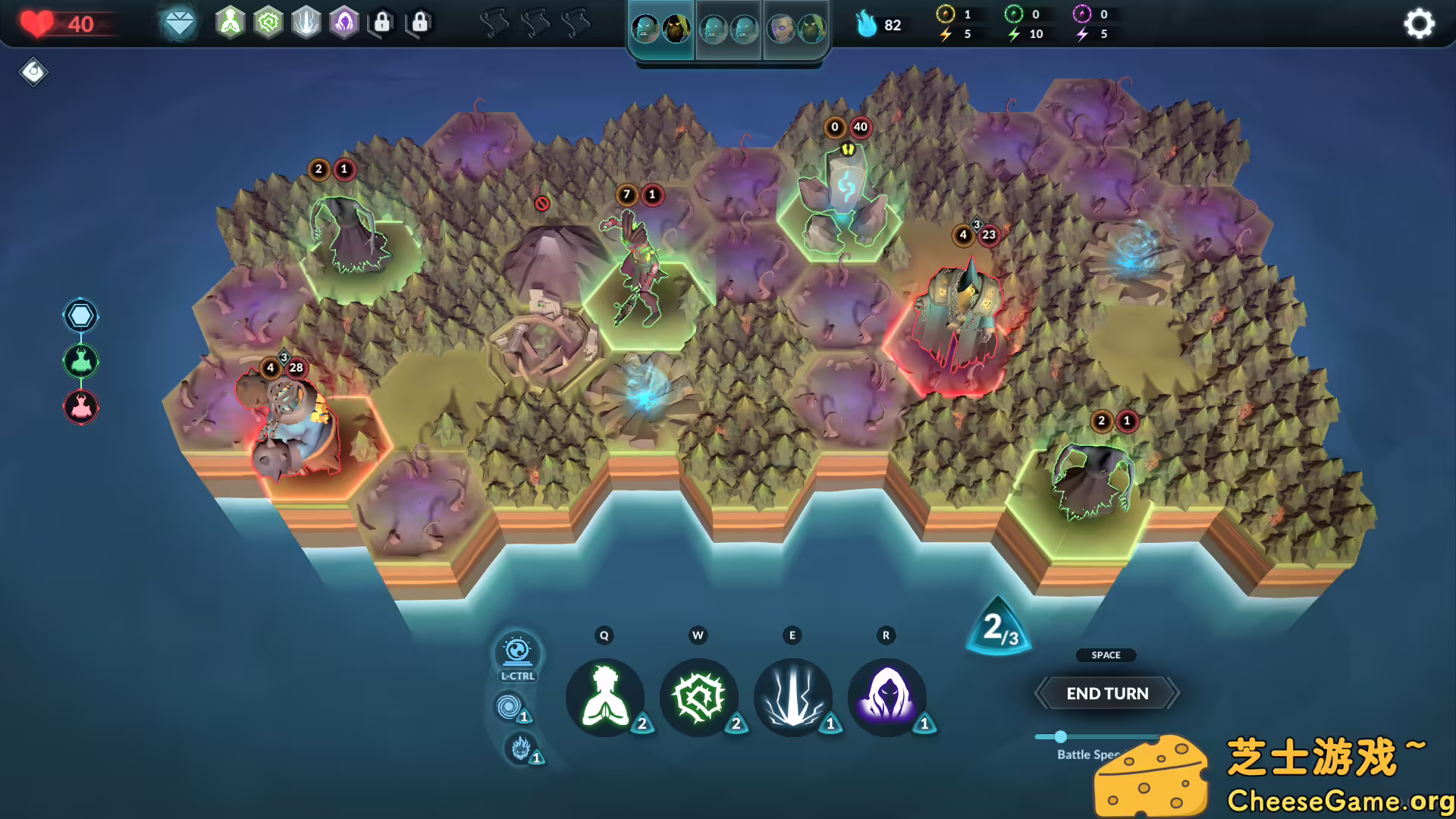
Task: Open the crystal orb ability above L-CTRL
Action: 517,651
